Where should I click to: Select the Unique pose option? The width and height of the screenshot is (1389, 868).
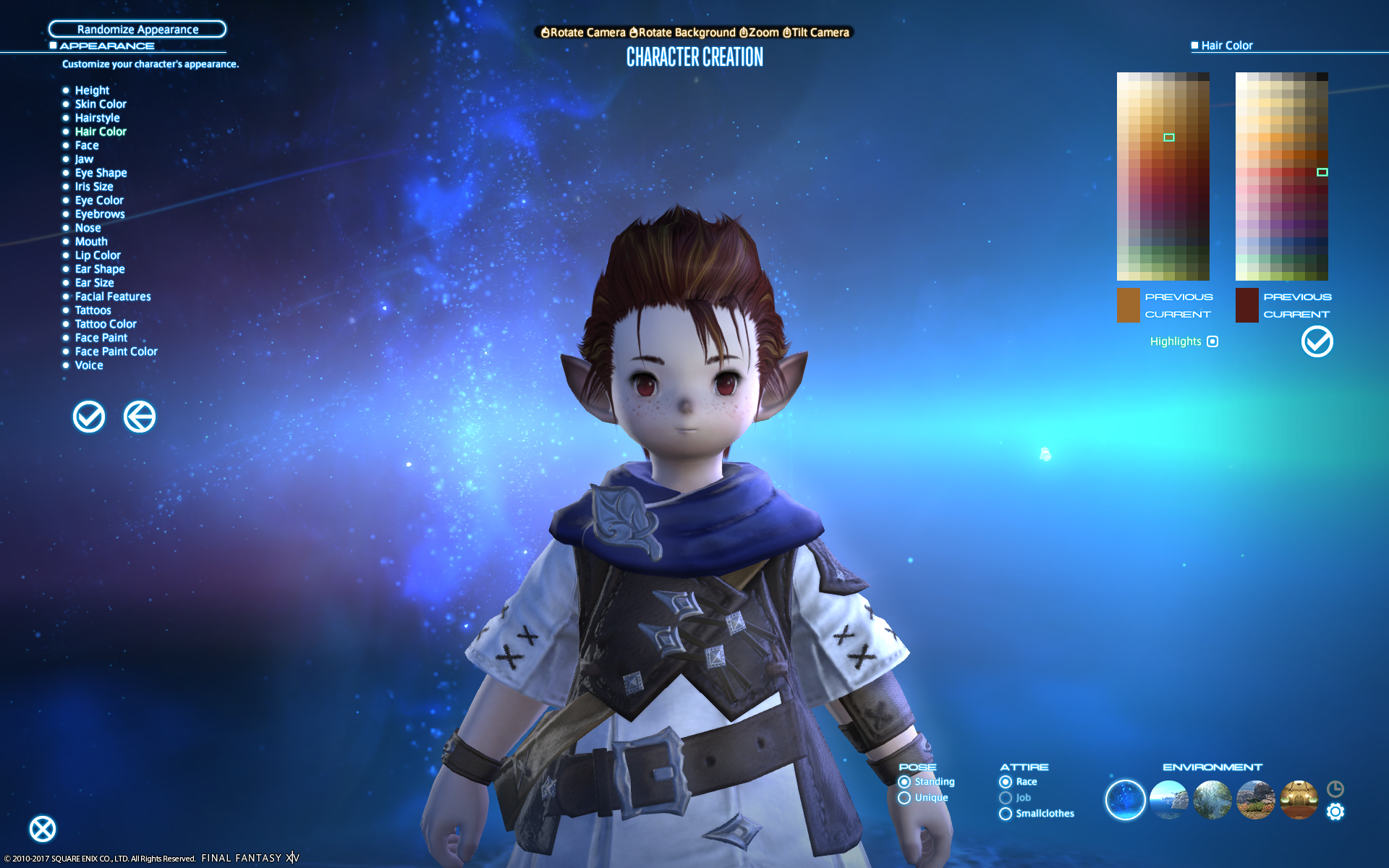point(904,798)
